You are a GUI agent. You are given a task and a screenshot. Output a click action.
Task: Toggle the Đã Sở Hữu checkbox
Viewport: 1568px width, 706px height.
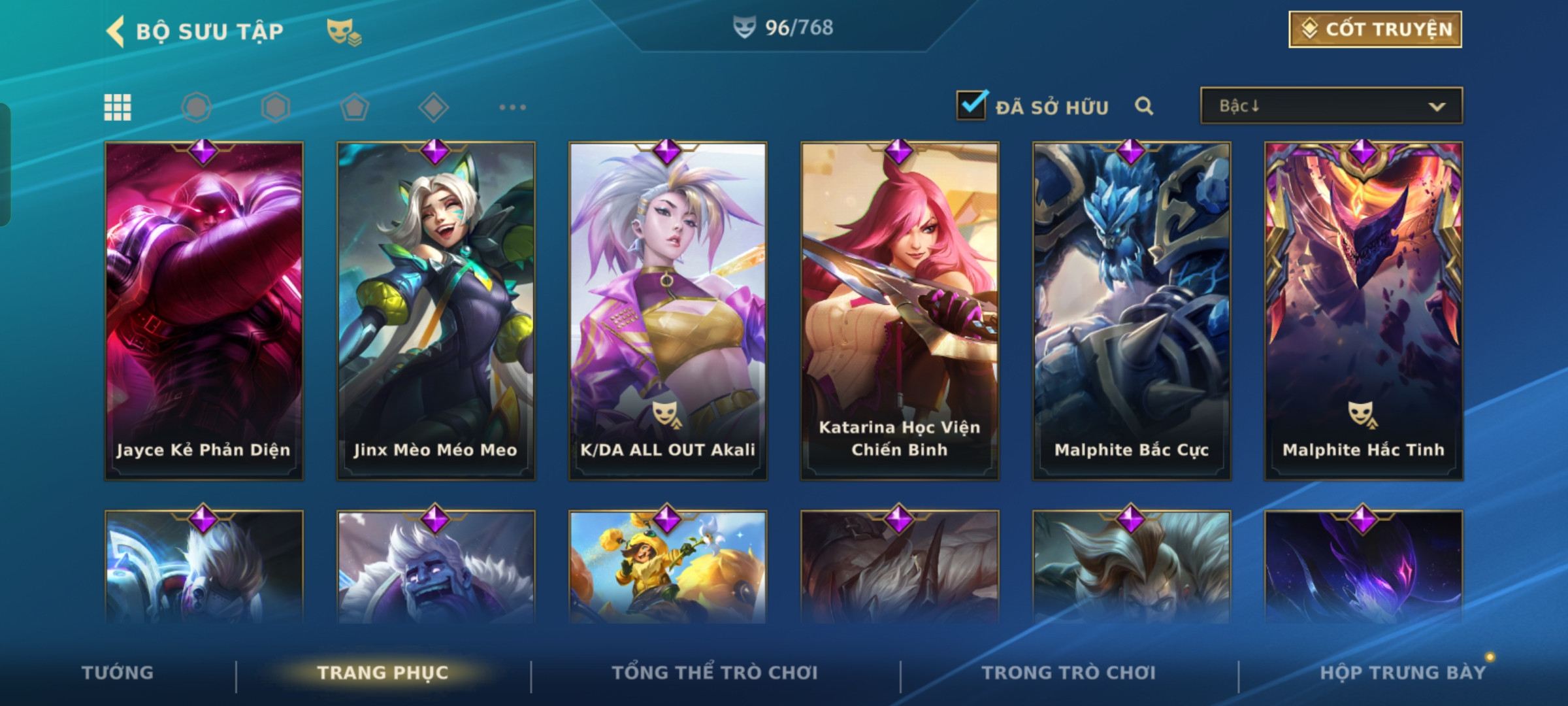pyautogui.click(x=971, y=105)
